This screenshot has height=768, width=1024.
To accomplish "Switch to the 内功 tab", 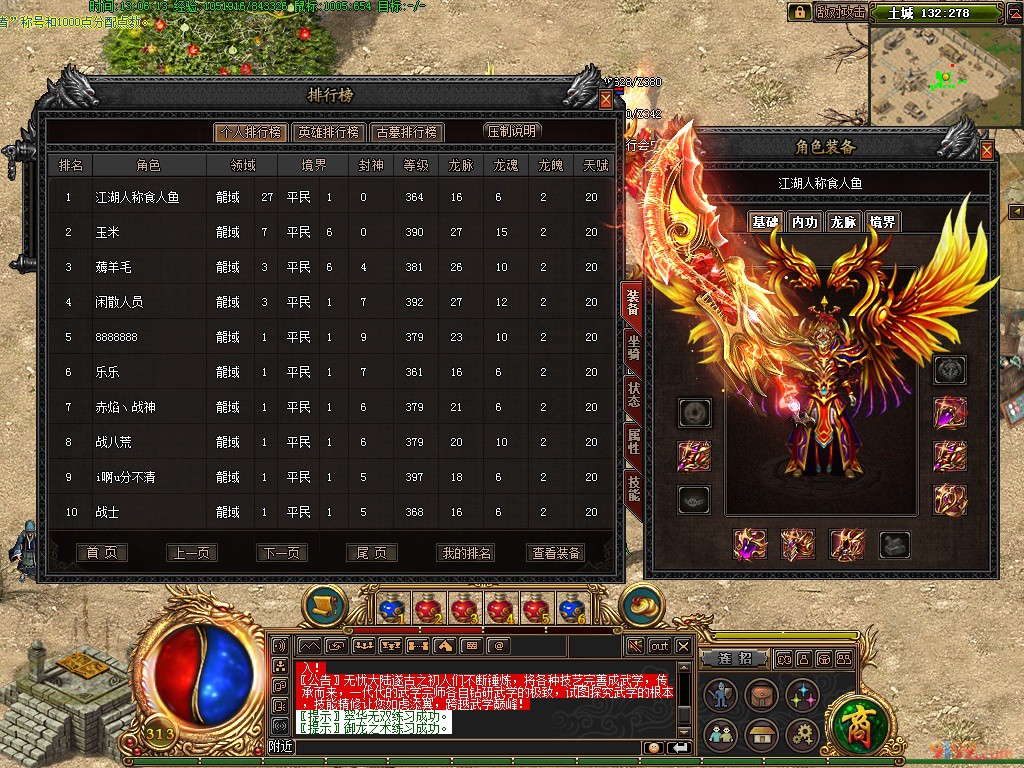I will click(803, 222).
